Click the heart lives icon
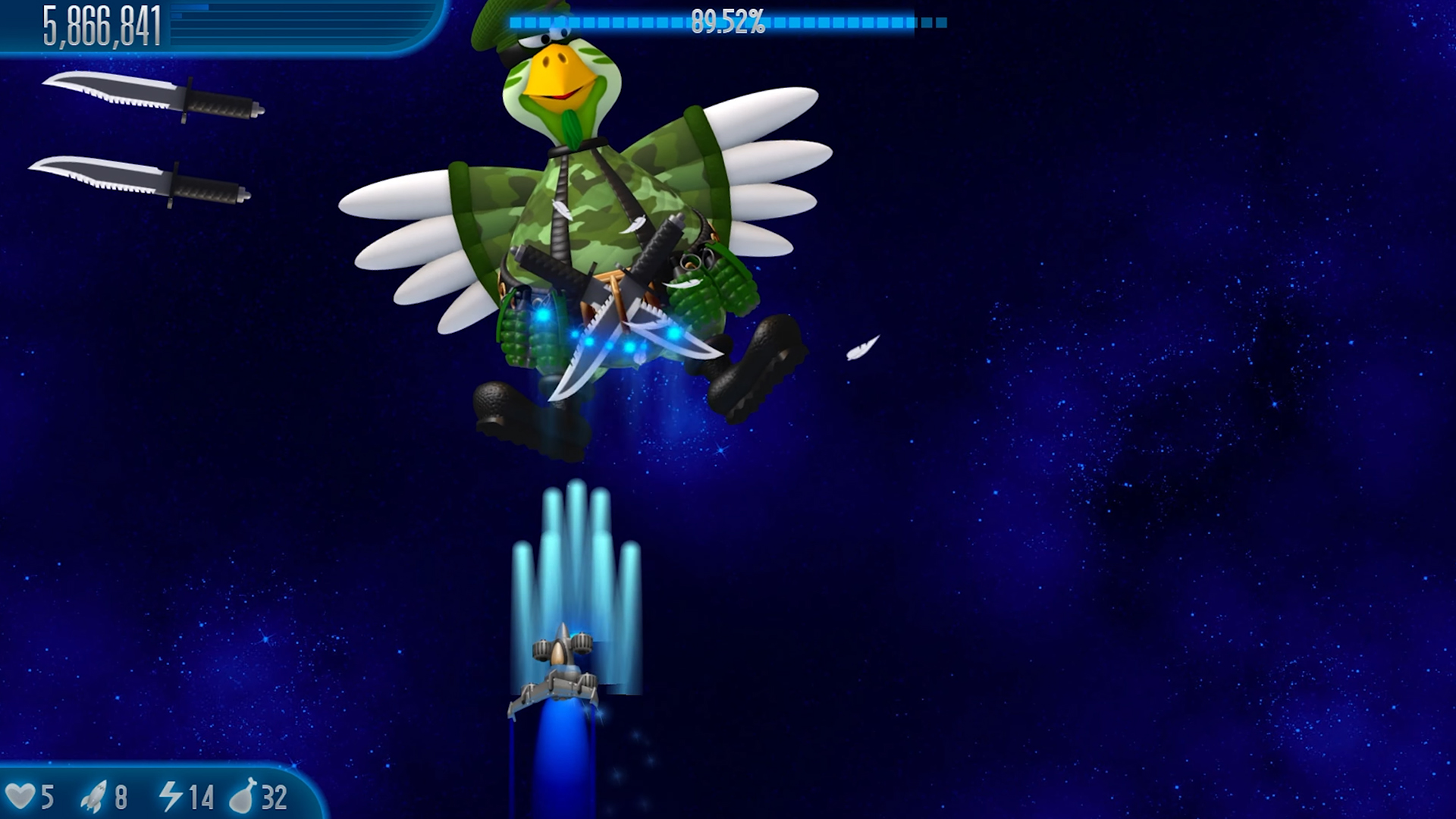Viewport: 1456px width, 819px height. click(25, 797)
